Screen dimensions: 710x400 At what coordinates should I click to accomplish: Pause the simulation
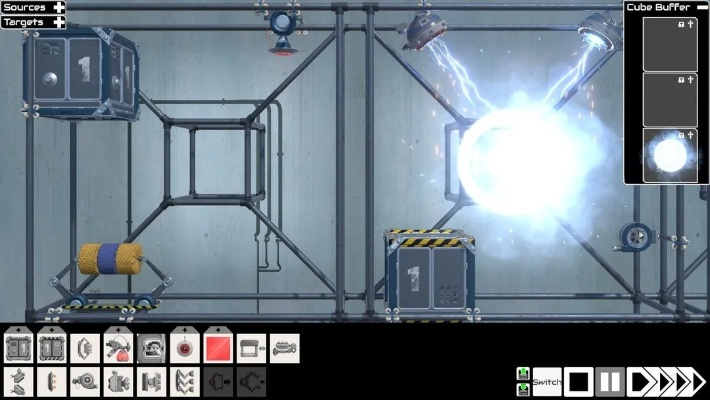pos(611,381)
